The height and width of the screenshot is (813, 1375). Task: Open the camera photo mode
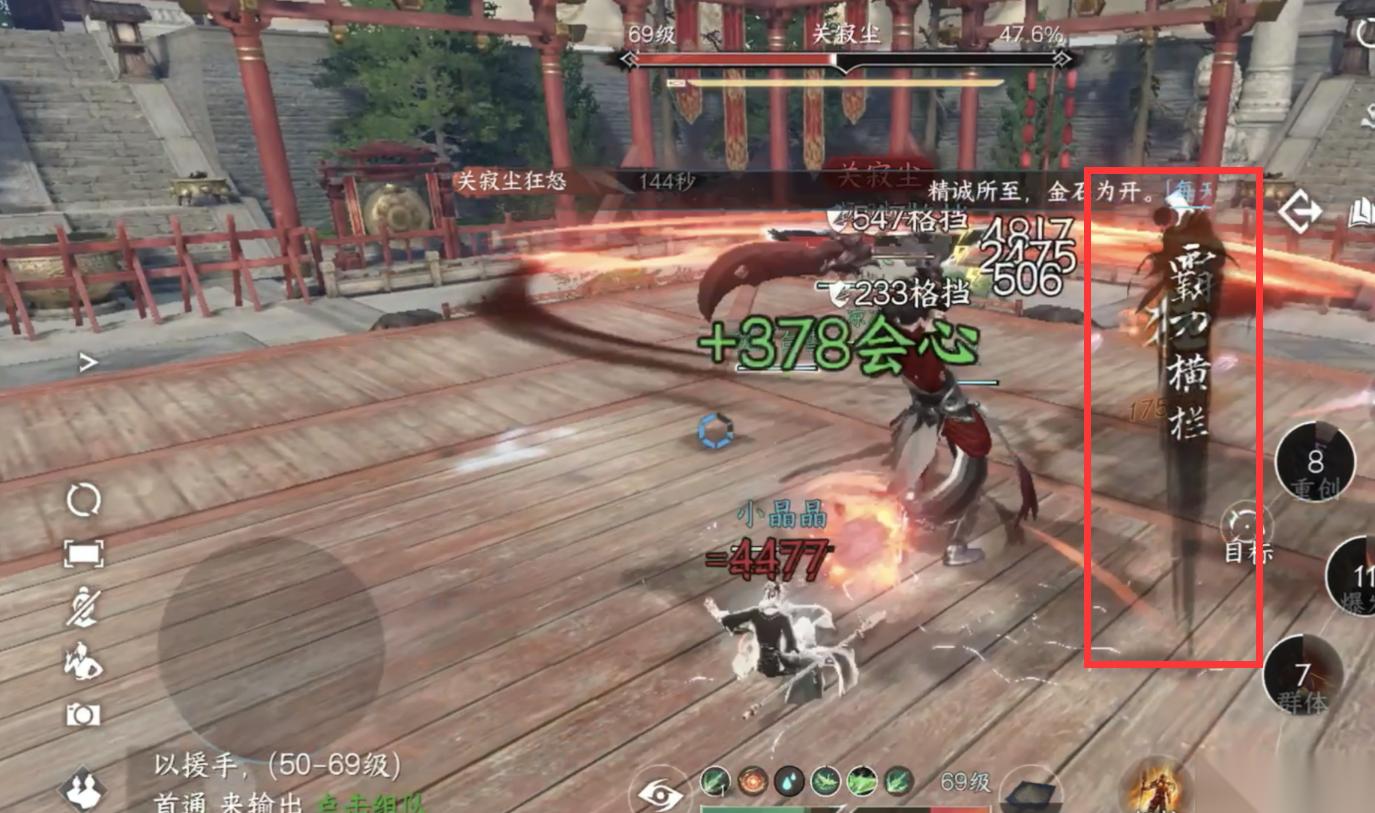[x=83, y=714]
